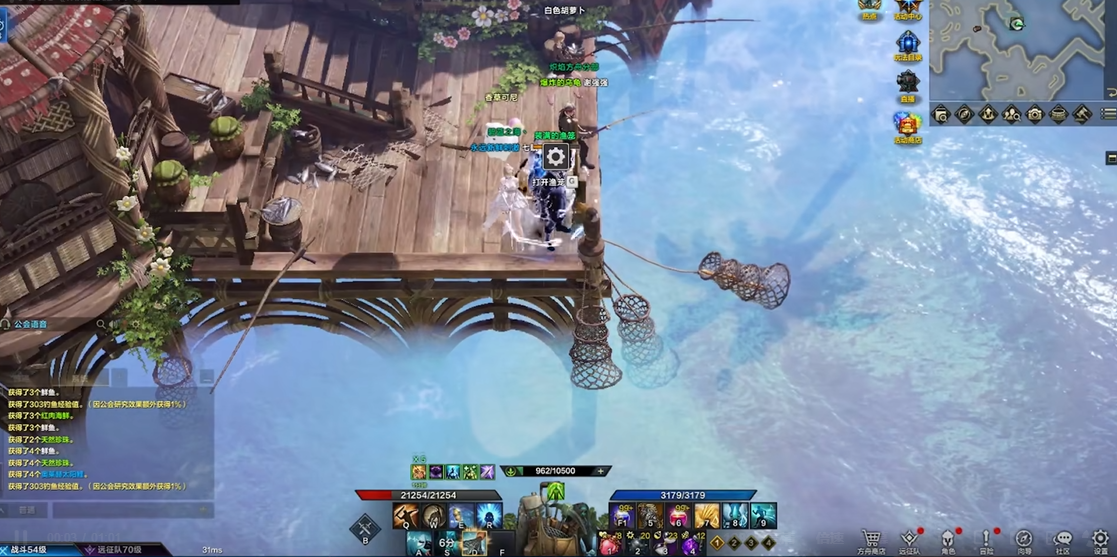
Task: Click the 活动商店 event shop icon
Action: 908,126
